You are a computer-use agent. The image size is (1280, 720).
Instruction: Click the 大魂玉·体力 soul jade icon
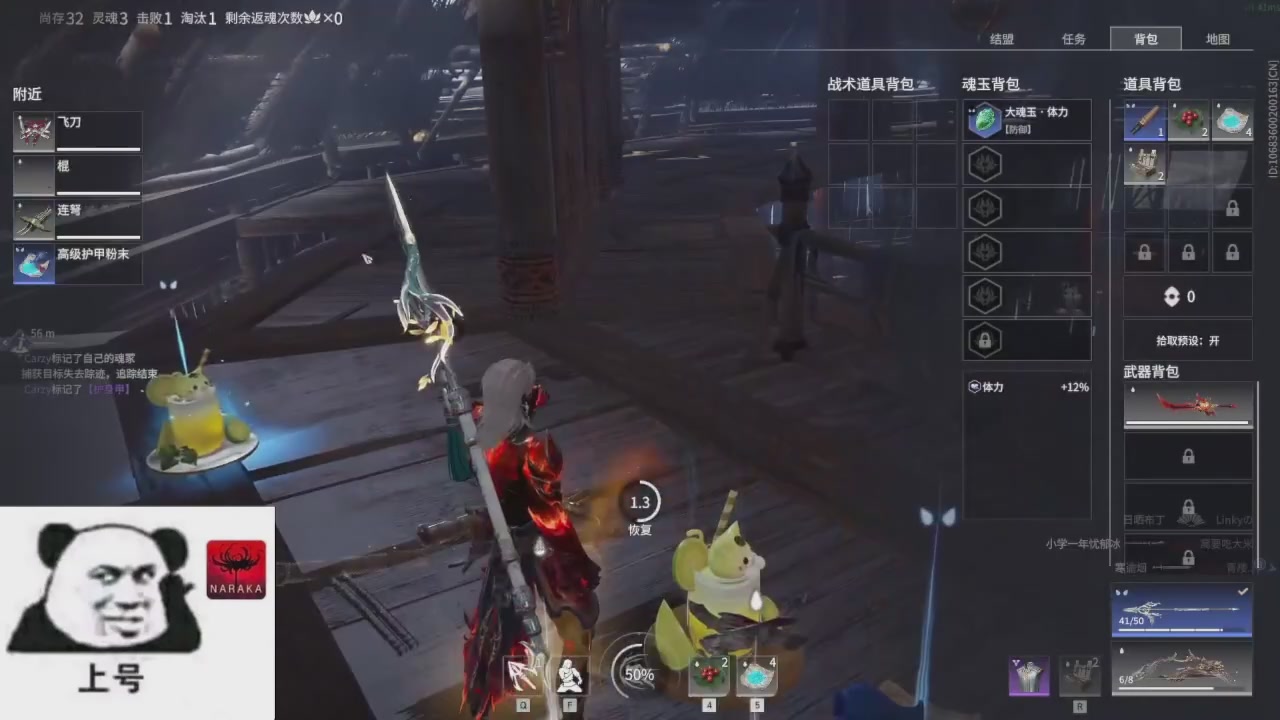985,120
